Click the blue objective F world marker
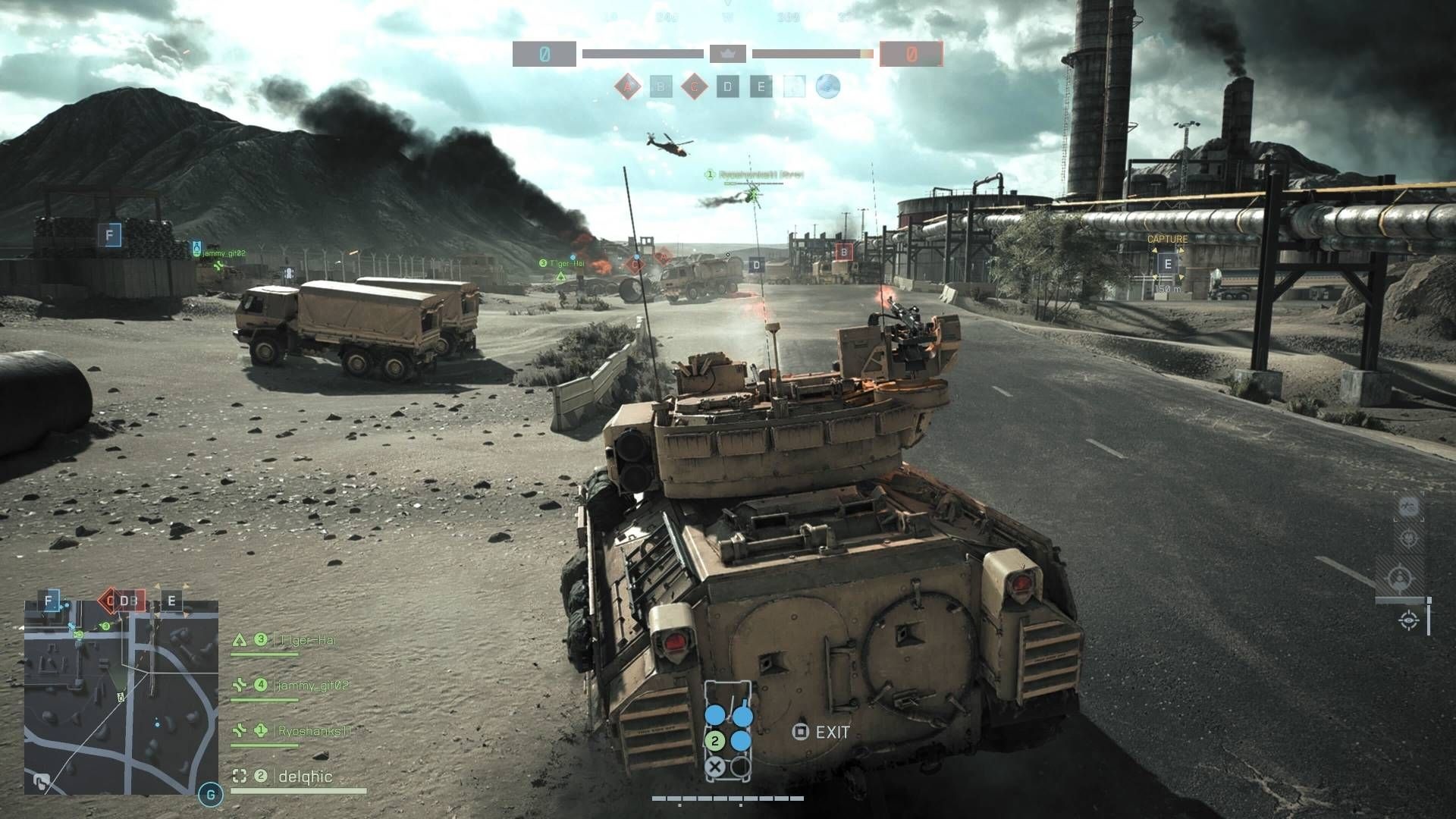This screenshot has width=1456, height=819. coord(109,235)
